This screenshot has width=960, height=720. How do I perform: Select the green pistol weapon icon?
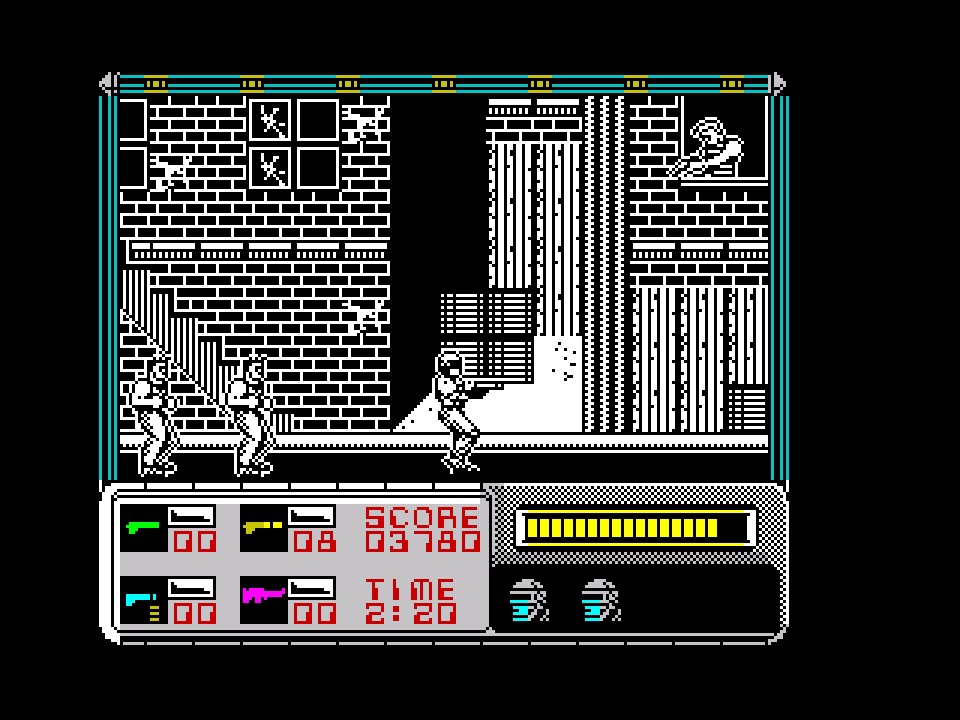pos(141,526)
